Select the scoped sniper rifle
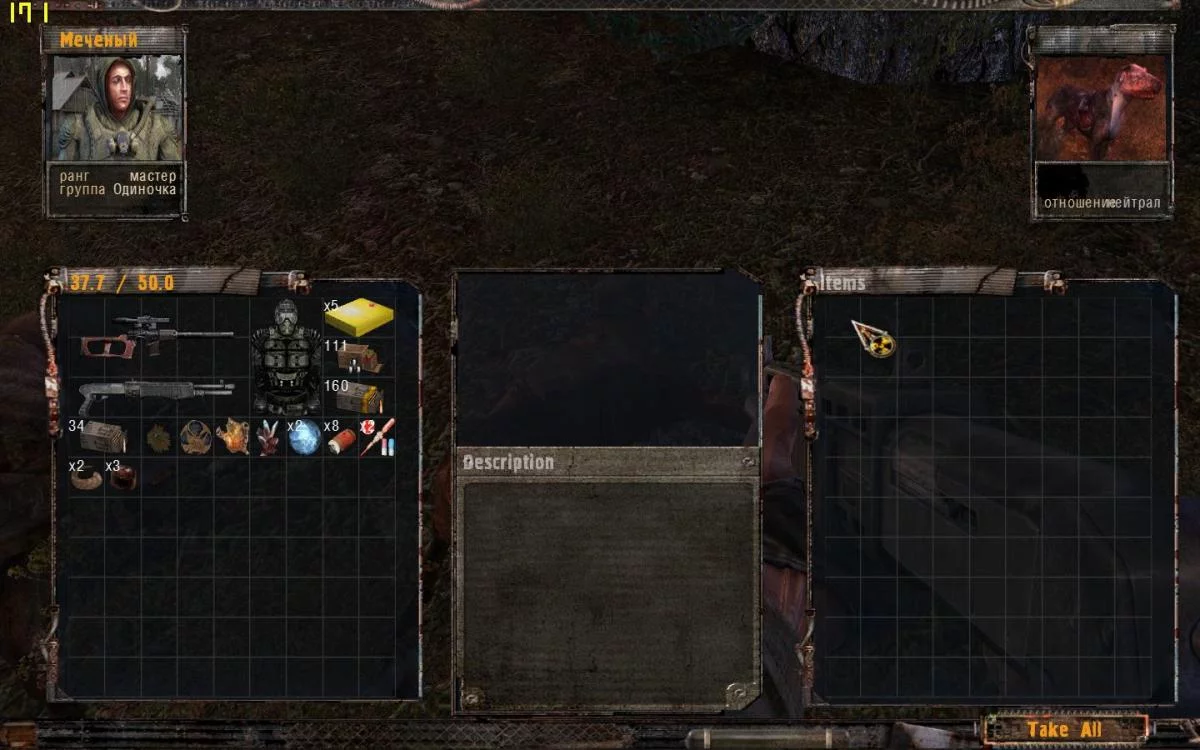The width and height of the screenshot is (1200, 750). click(156, 336)
